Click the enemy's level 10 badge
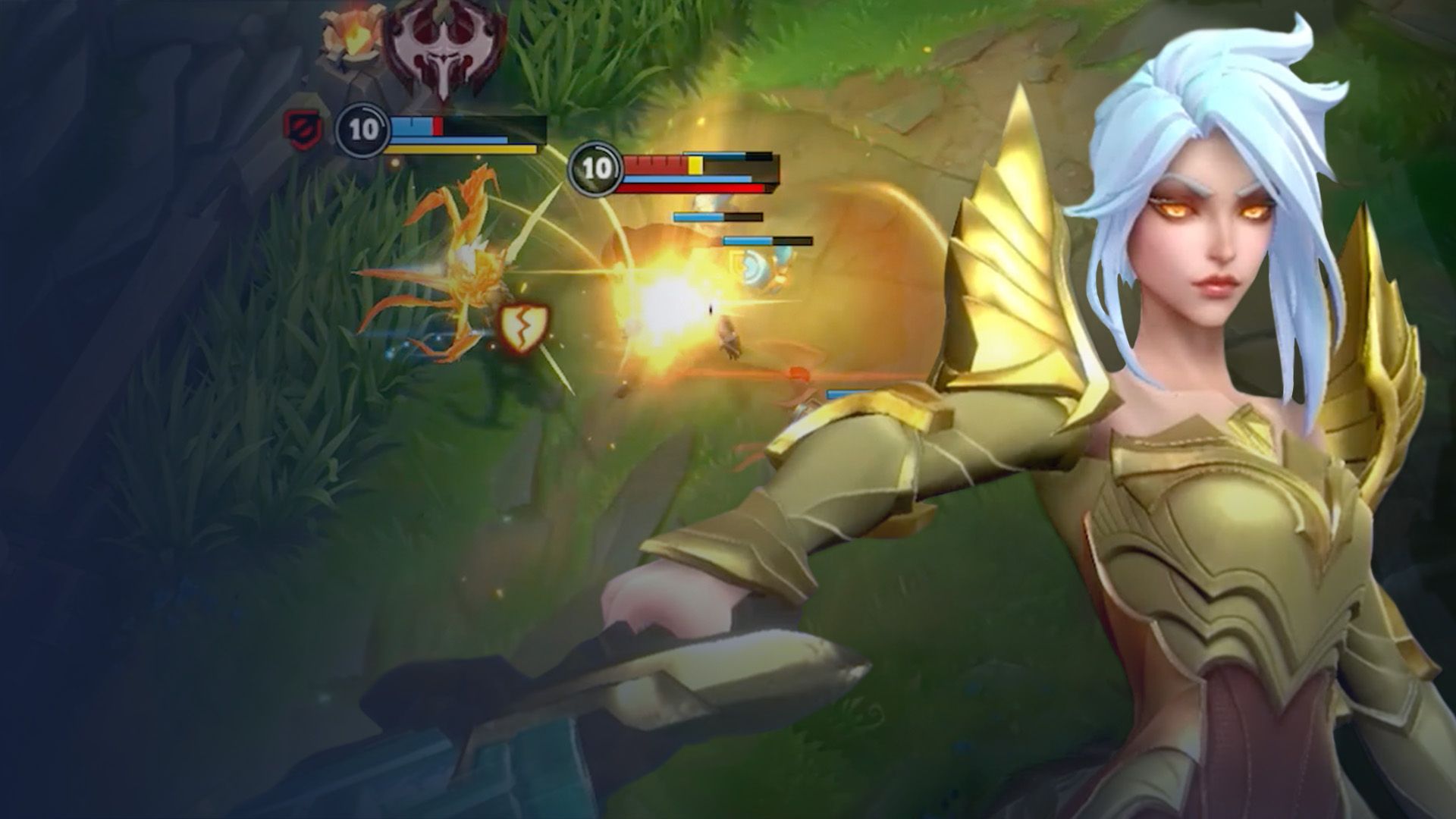 click(x=596, y=168)
